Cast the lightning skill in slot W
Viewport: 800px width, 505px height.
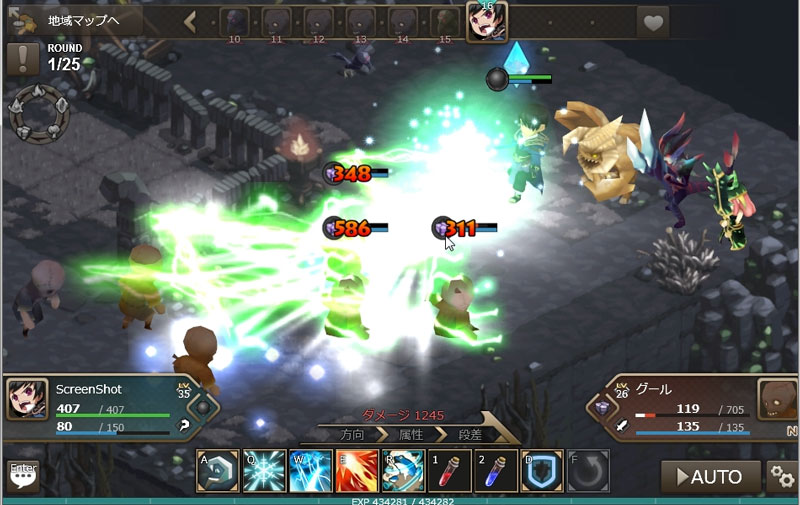coord(310,470)
